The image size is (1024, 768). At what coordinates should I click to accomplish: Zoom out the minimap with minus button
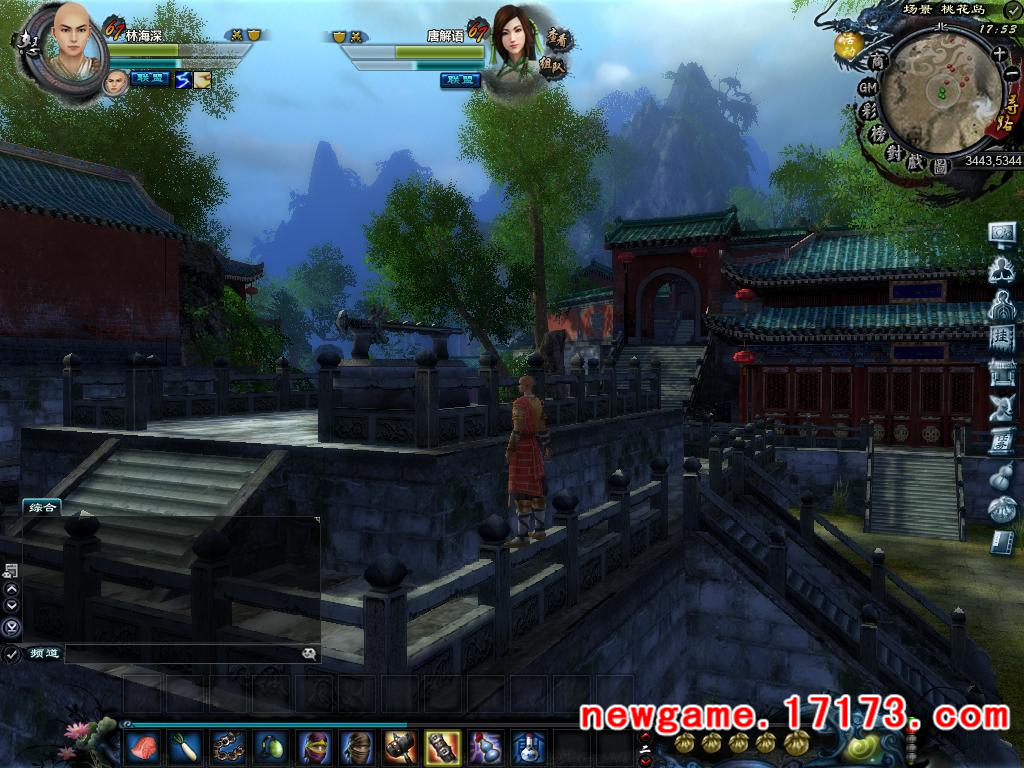tap(1010, 73)
